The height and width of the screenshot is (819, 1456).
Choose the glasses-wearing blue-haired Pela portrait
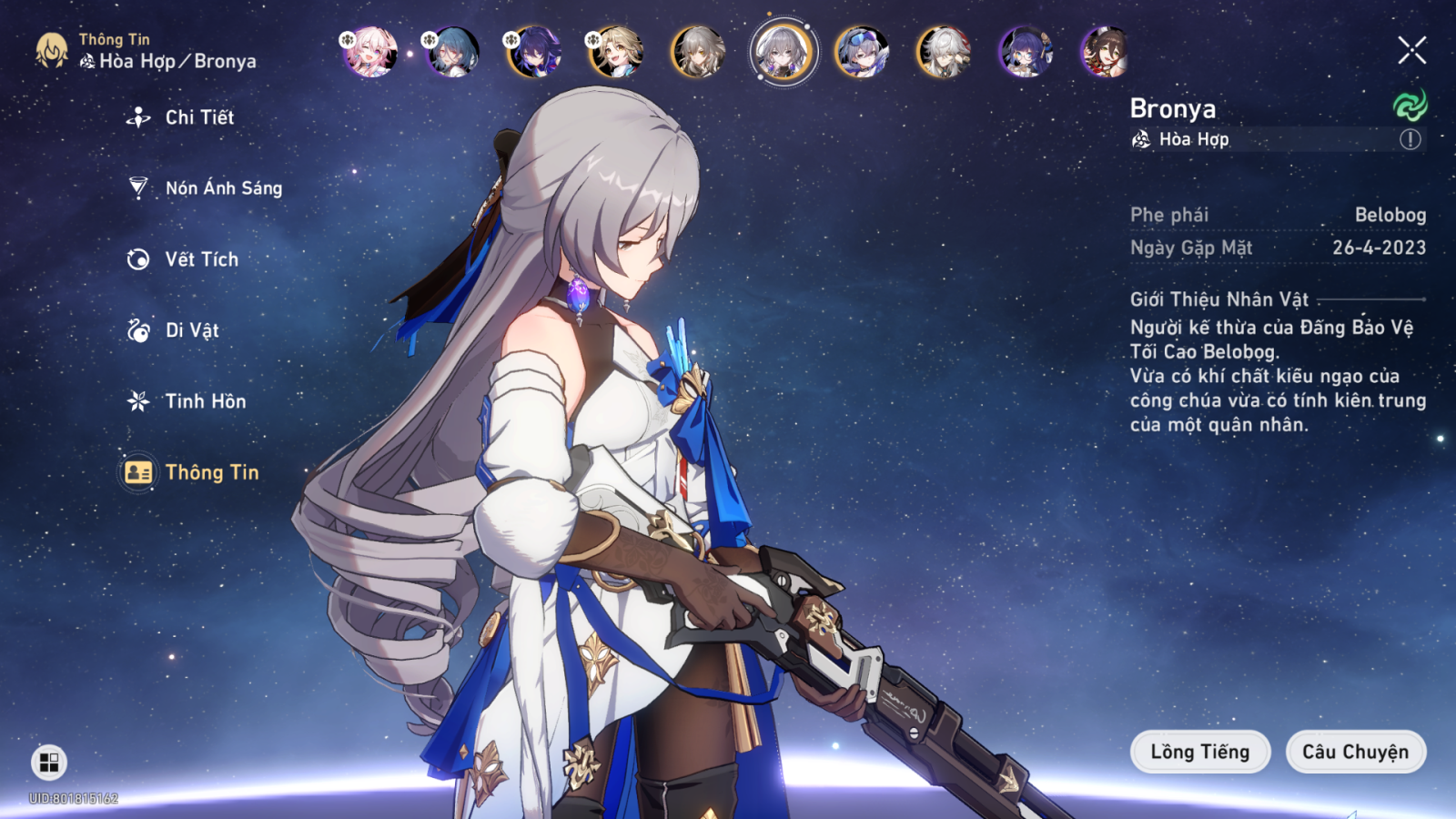pos(1026,51)
